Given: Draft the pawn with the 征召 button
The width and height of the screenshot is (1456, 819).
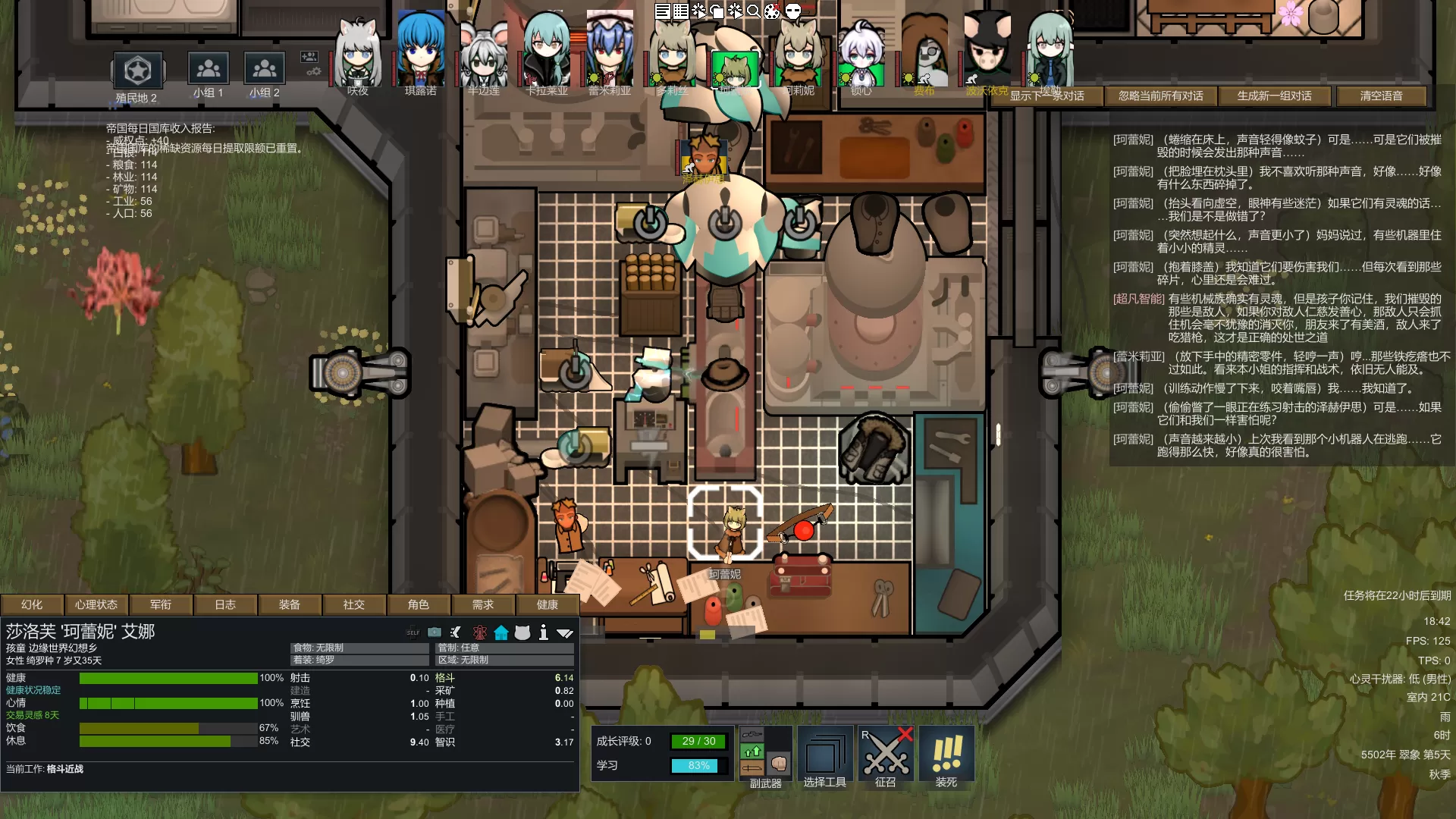Looking at the screenshot, I should click(886, 757).
